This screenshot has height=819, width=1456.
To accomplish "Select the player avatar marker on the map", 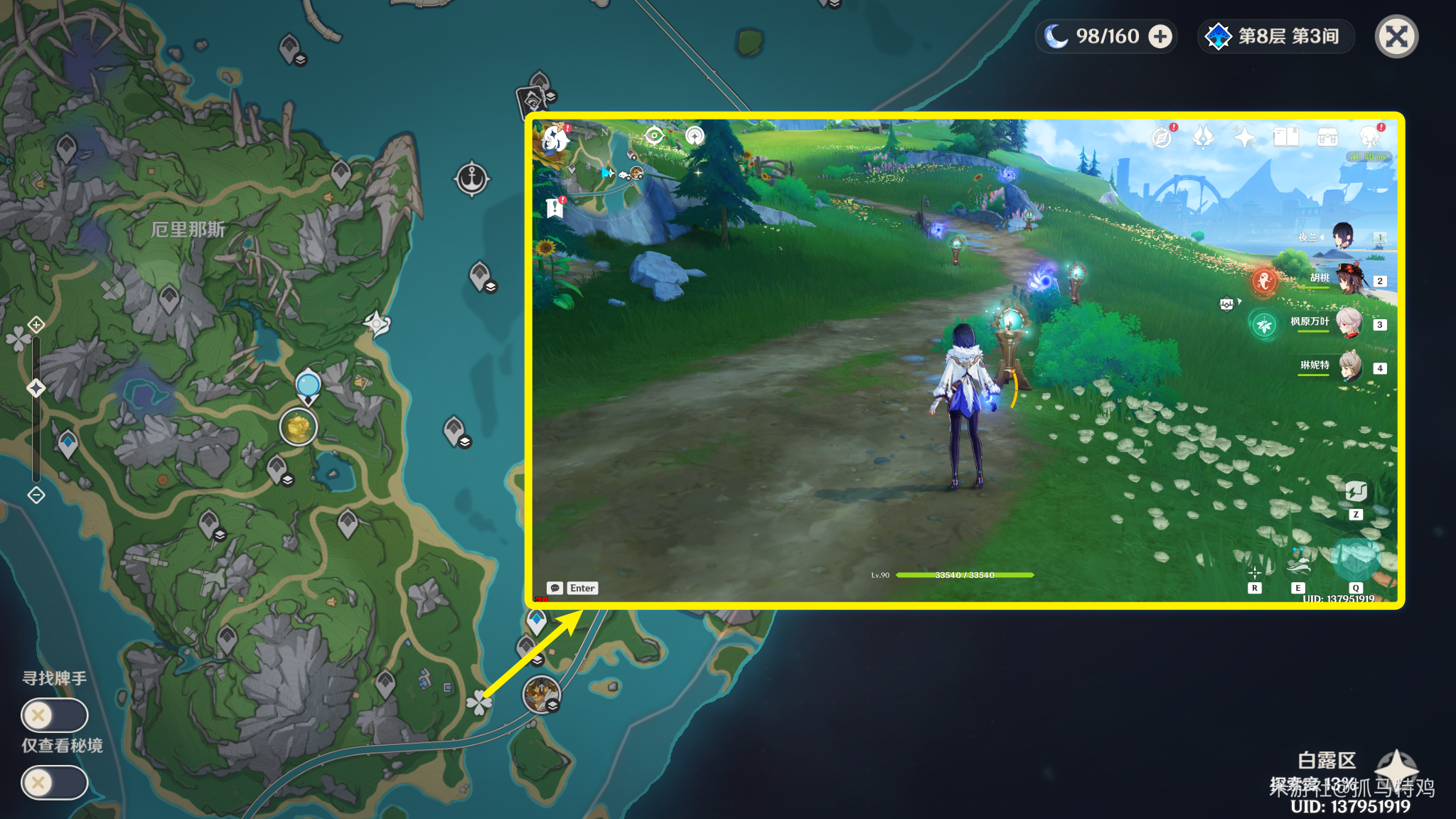I will [541, 694].
